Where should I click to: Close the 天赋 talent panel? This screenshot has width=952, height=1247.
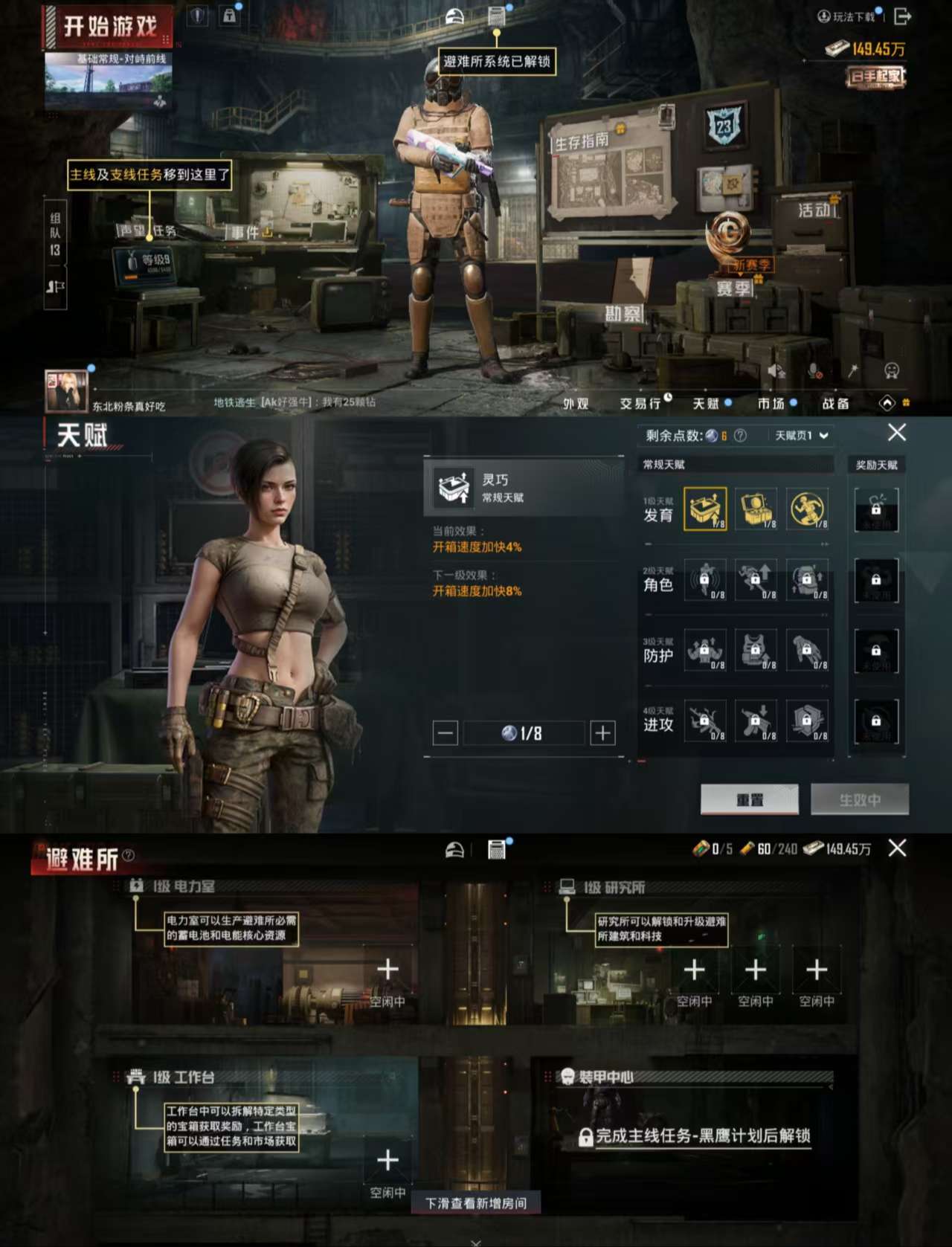[897, 432]
